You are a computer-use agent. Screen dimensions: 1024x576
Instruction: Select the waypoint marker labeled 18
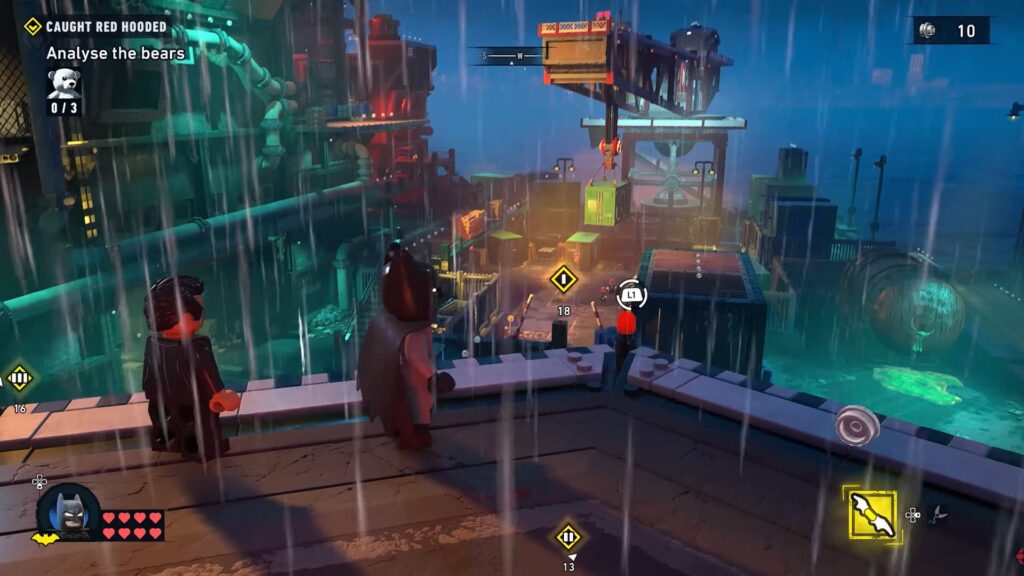click(564, 279)
